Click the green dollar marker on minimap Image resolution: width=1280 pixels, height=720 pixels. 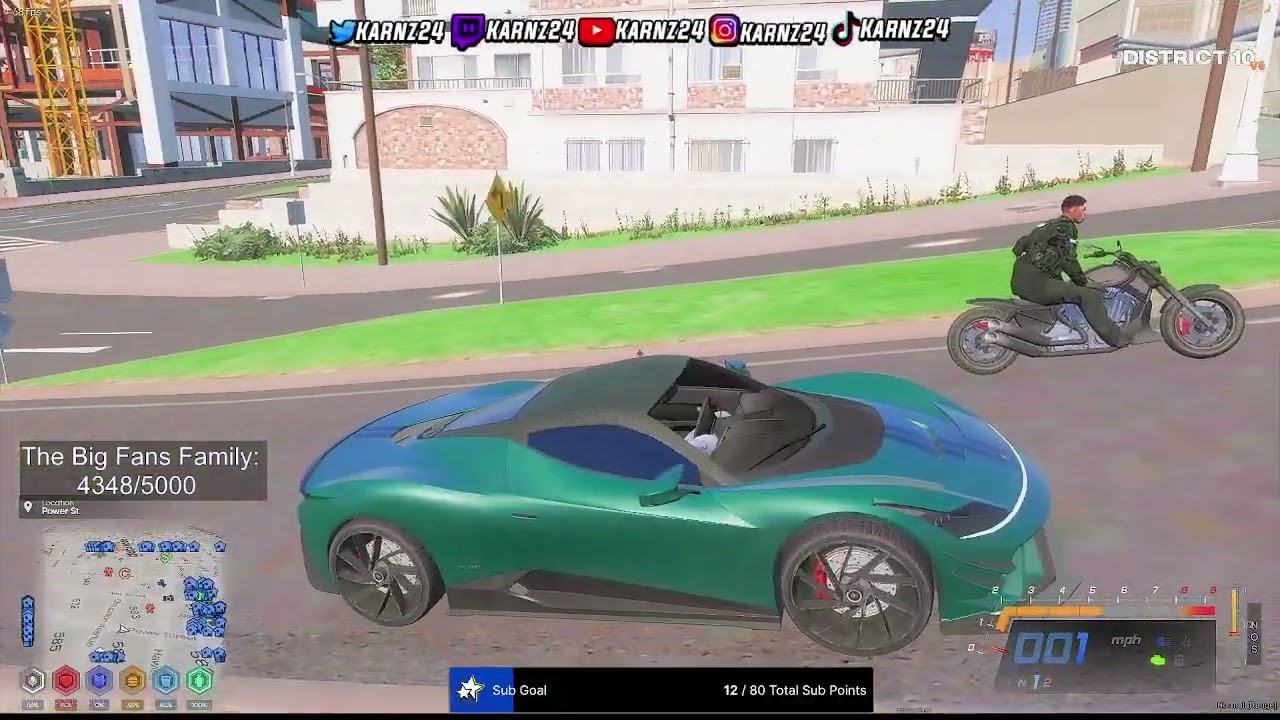point(165,557)
